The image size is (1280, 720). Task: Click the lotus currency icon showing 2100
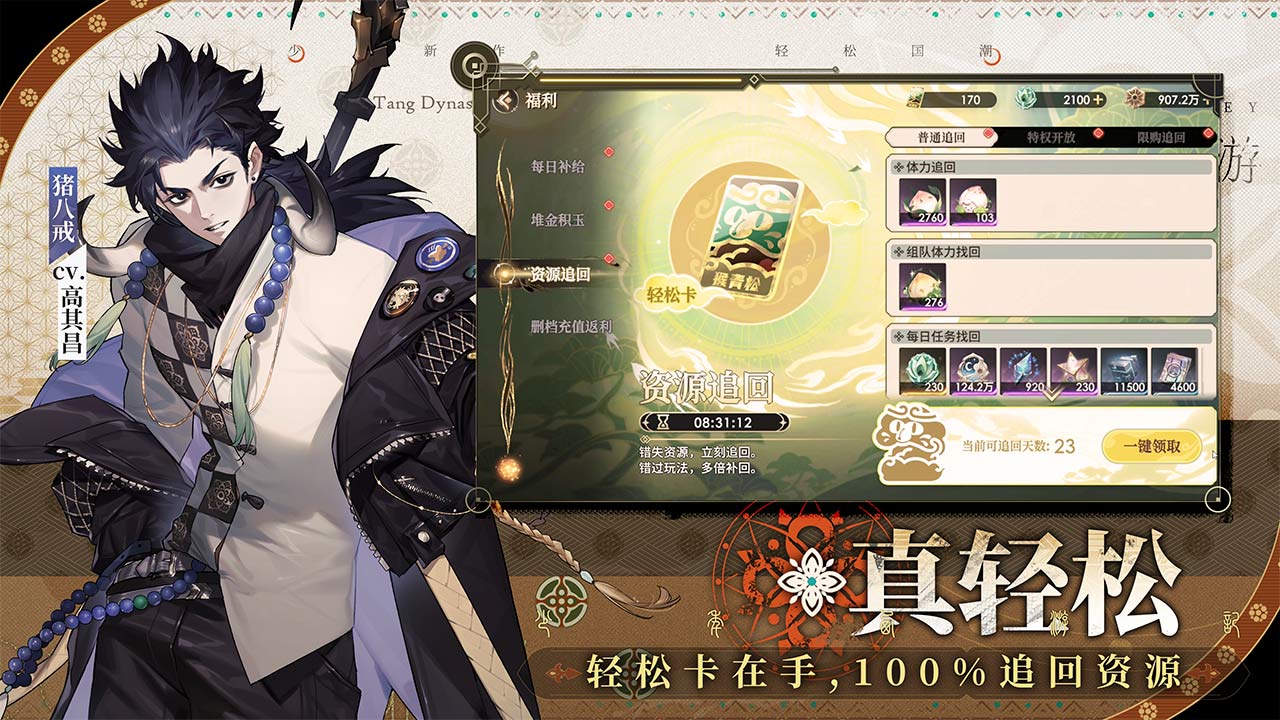pyautogui.click(x=1028, y=98)
